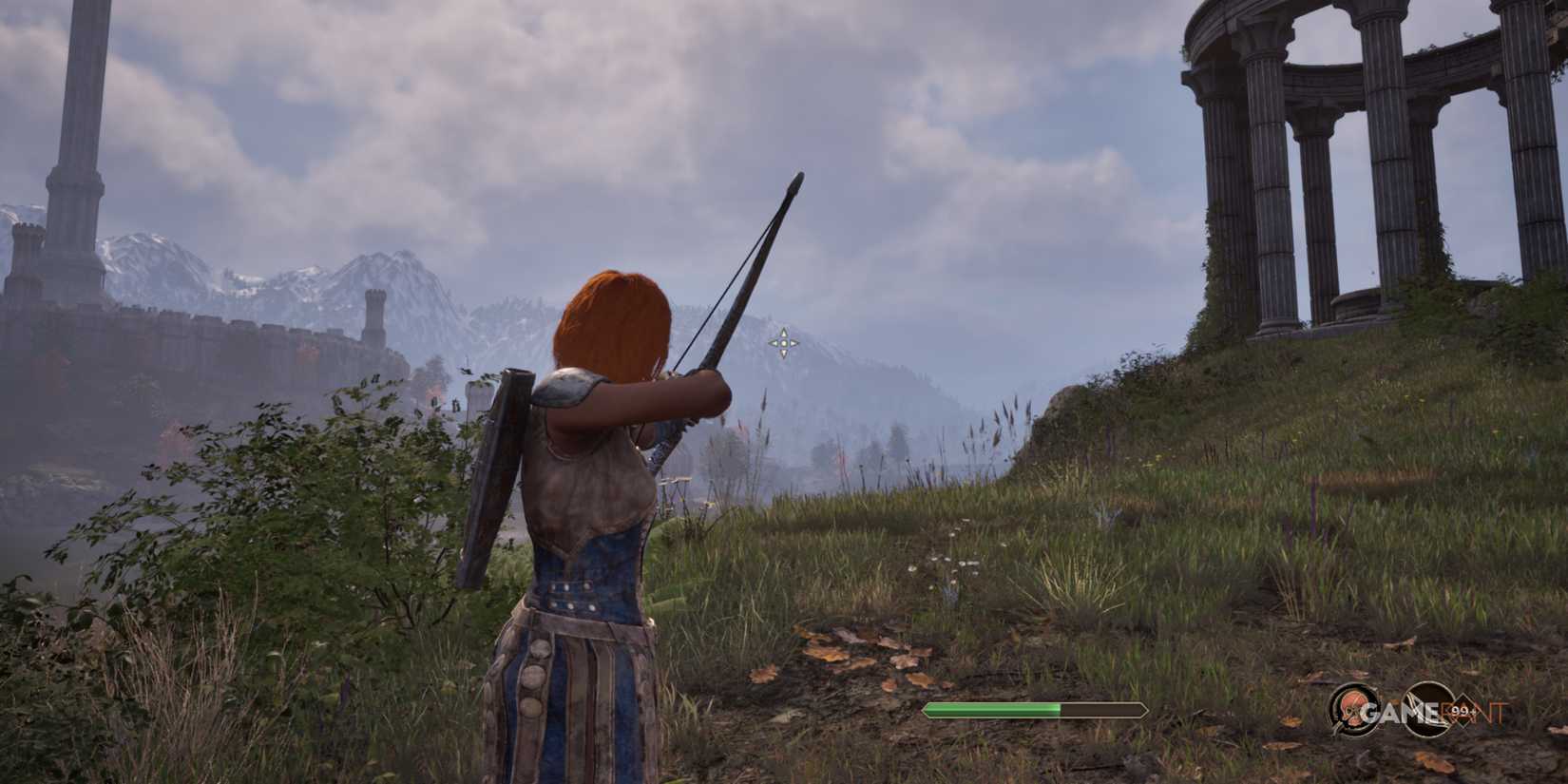Click the skull emblem in the Game Rant watermark
The width and height of the screenshot is (1568, 784).
tap(1353, 708)
